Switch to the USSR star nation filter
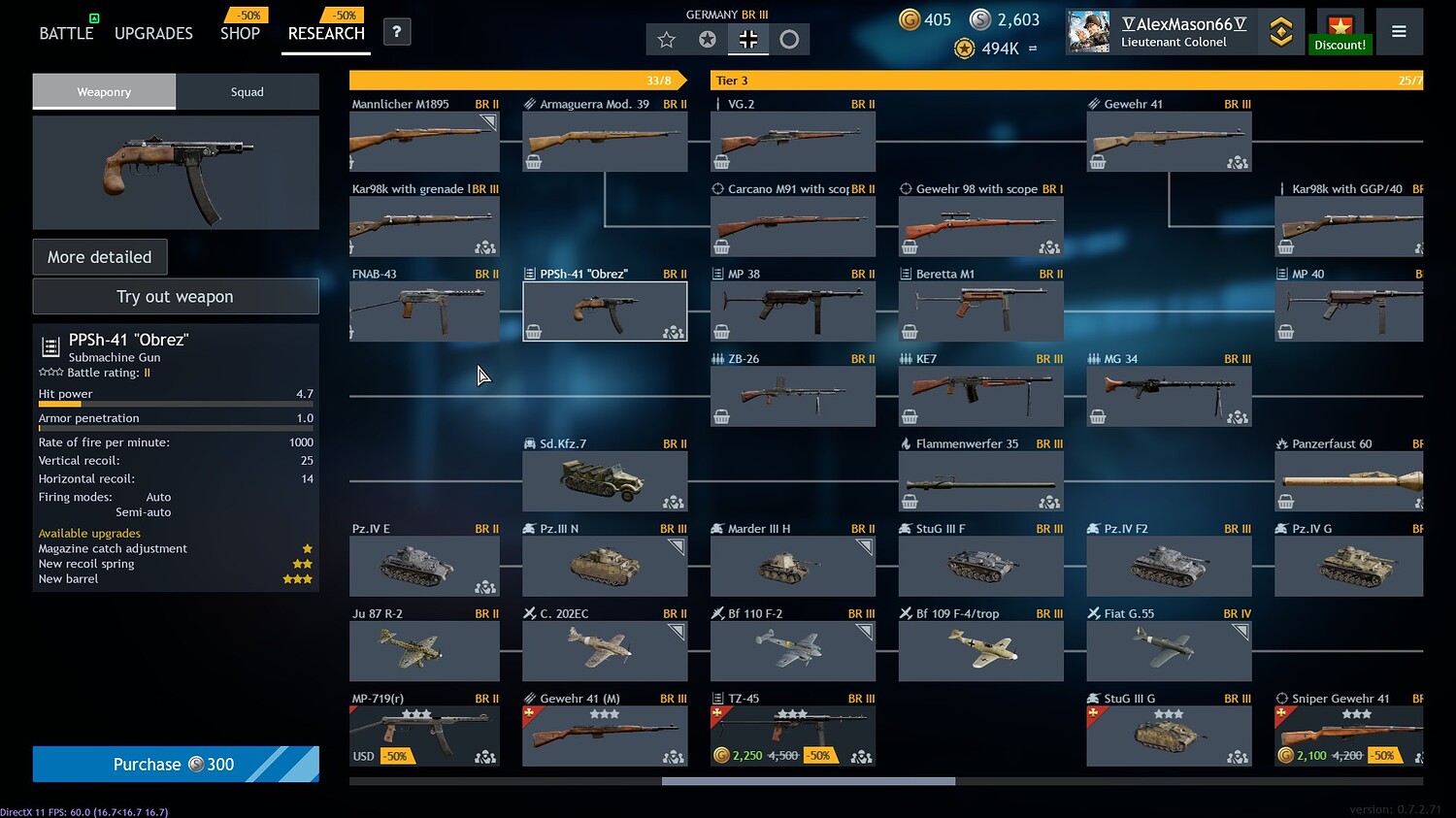This screenshot has width=1456, height=818. [707, 39]
